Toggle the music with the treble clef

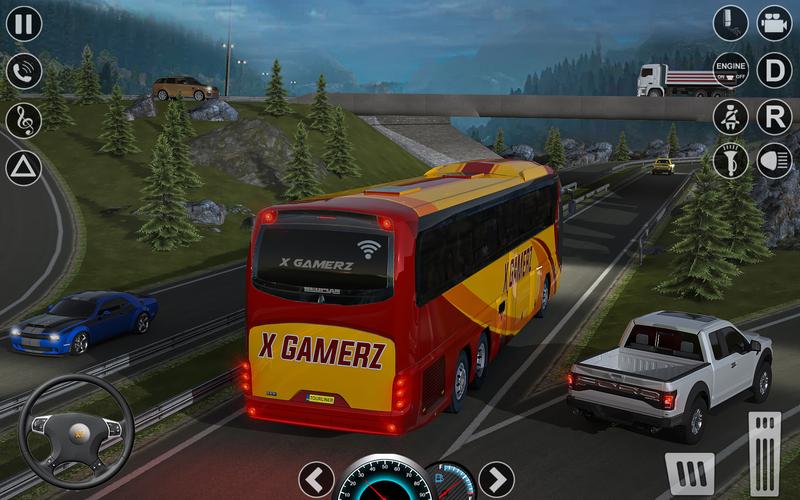24,120
